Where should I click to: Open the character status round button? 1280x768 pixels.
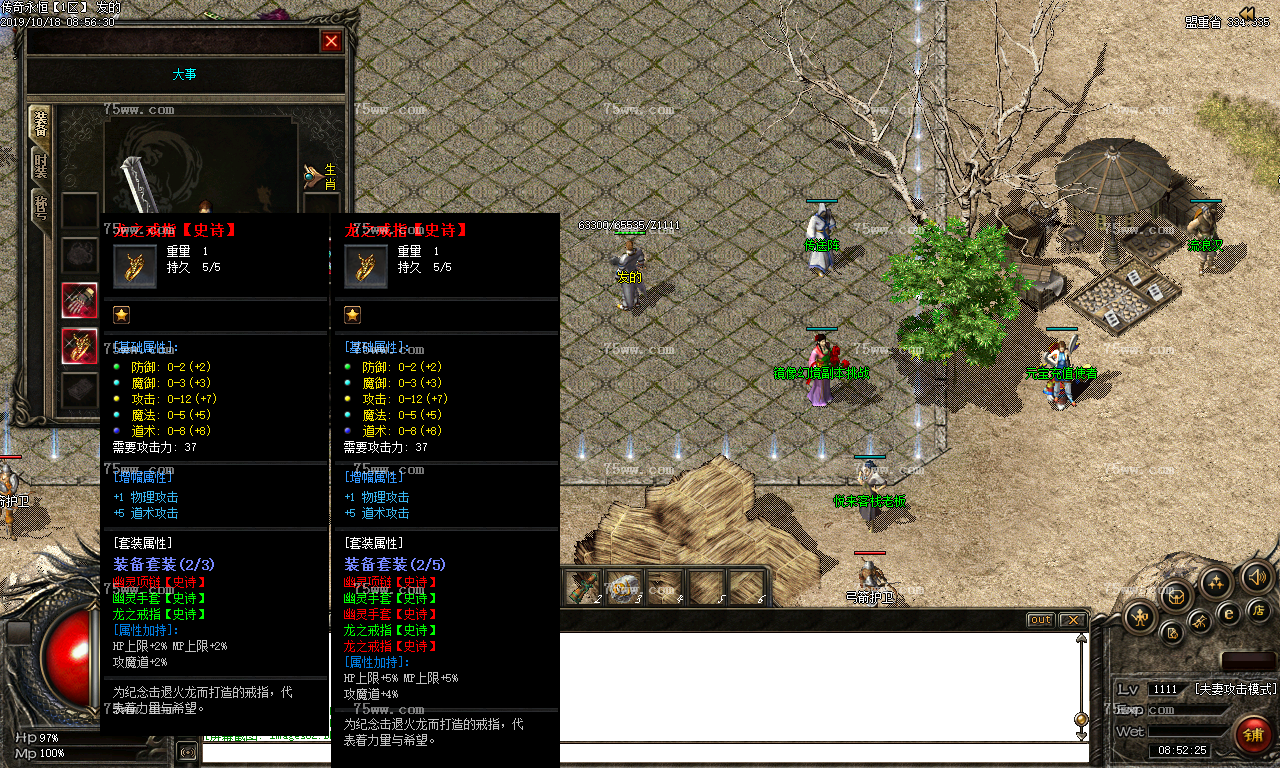[x=1140, y=617]
